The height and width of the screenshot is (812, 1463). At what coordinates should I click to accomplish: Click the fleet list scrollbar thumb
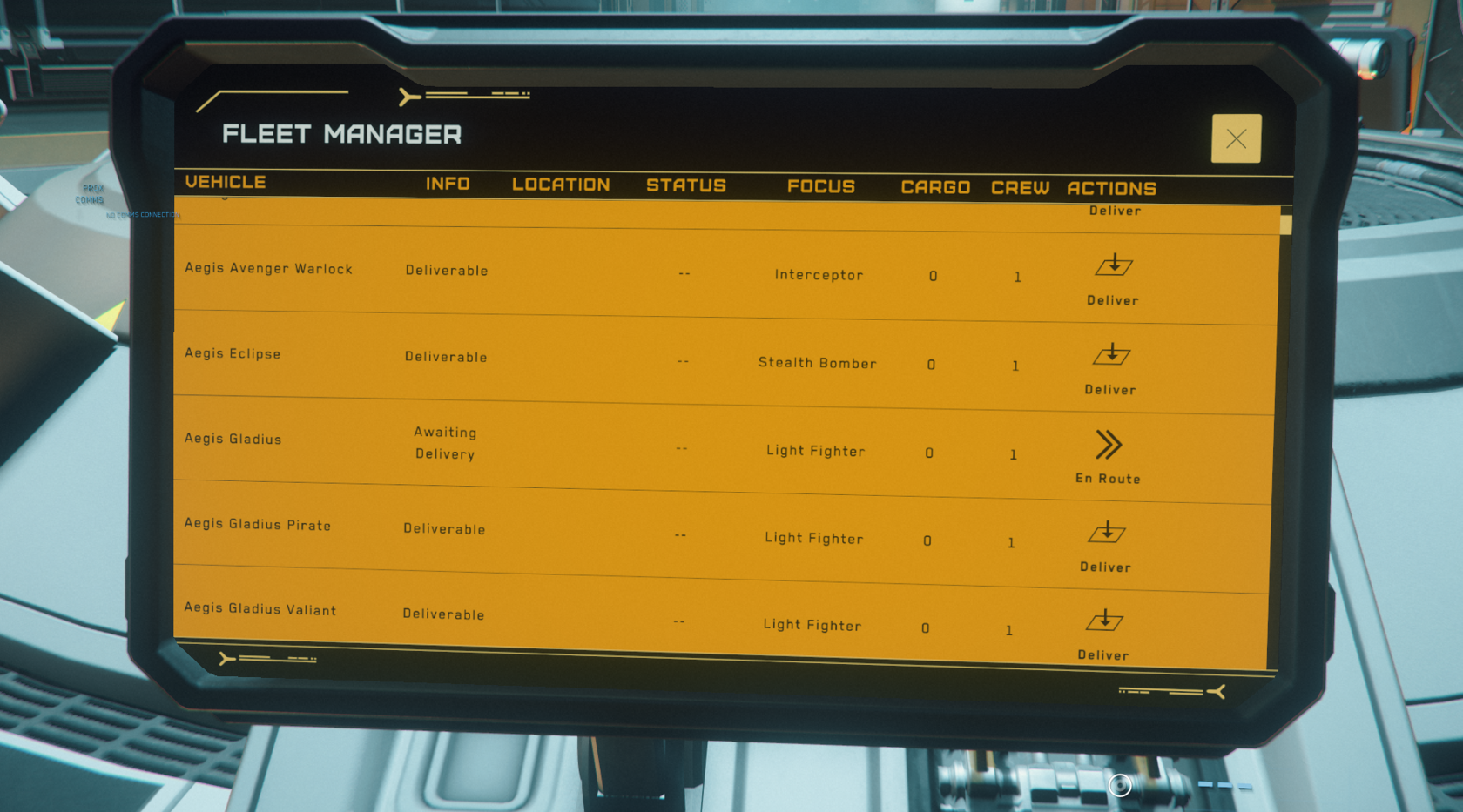[x=1285, y=225]
